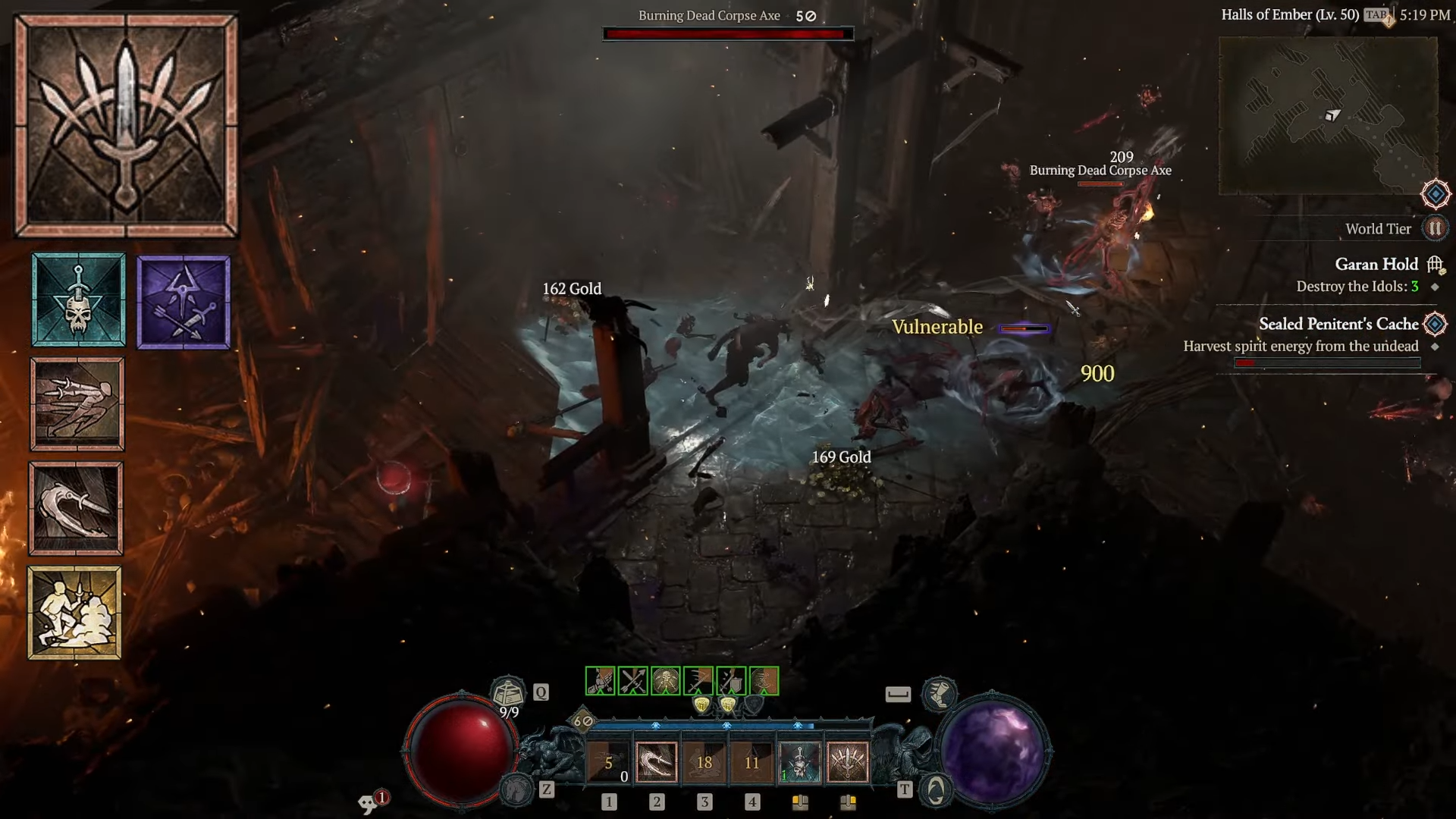Select the skill slot showing cooldown 5
This screenshot has width=1456, height=819.
[608, 762]
